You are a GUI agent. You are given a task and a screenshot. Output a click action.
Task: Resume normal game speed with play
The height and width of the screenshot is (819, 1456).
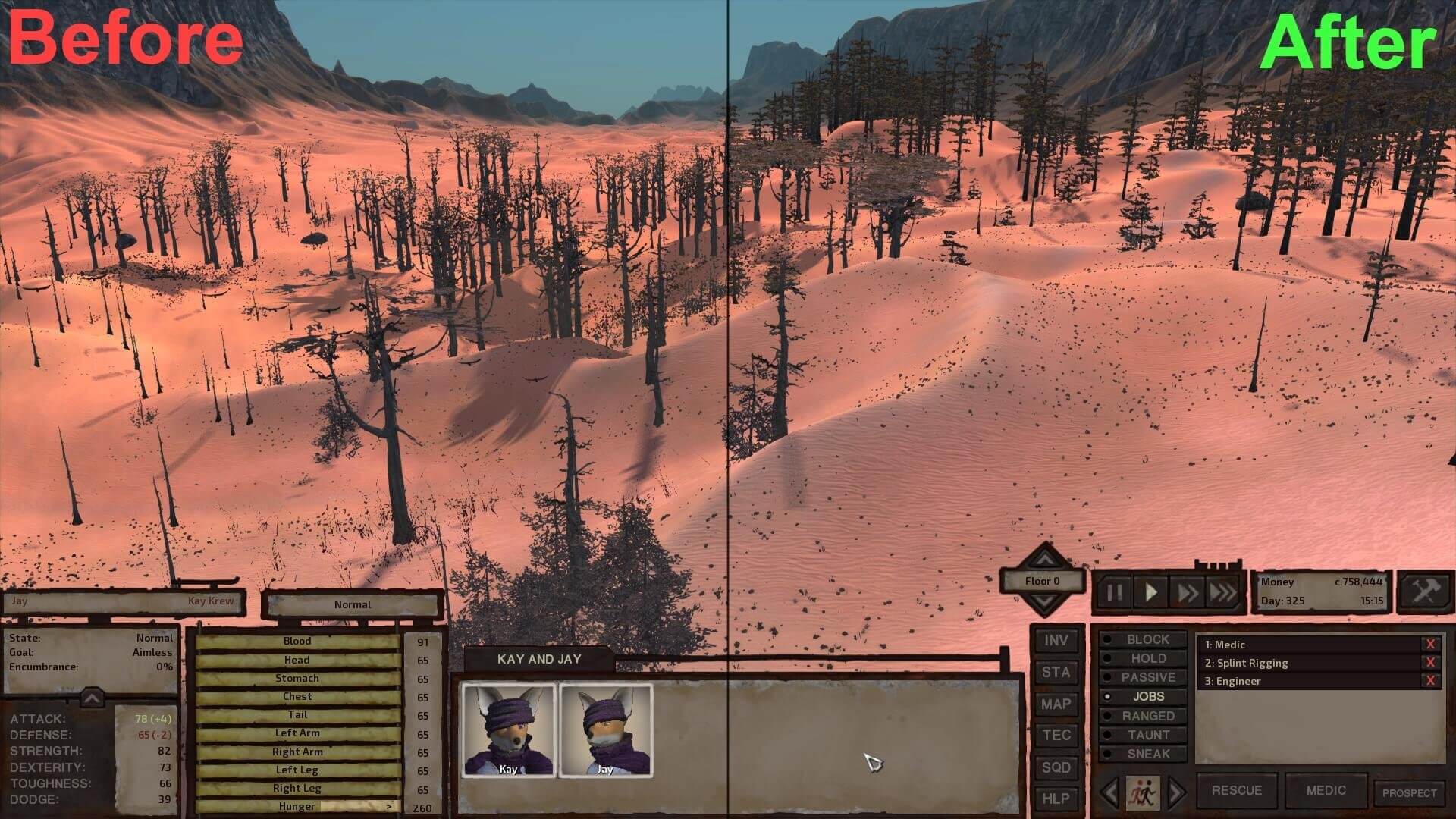(1150, 592)
